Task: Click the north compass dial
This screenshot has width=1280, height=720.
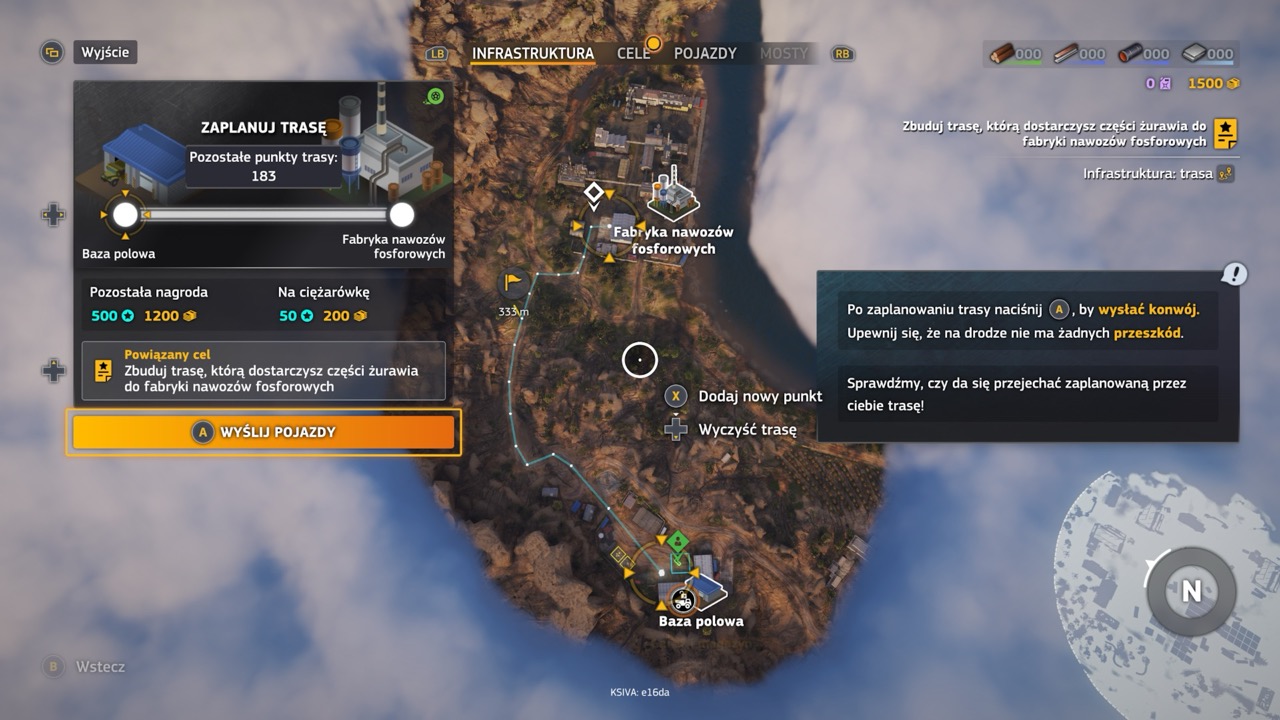Action: tap(1191, 590)
